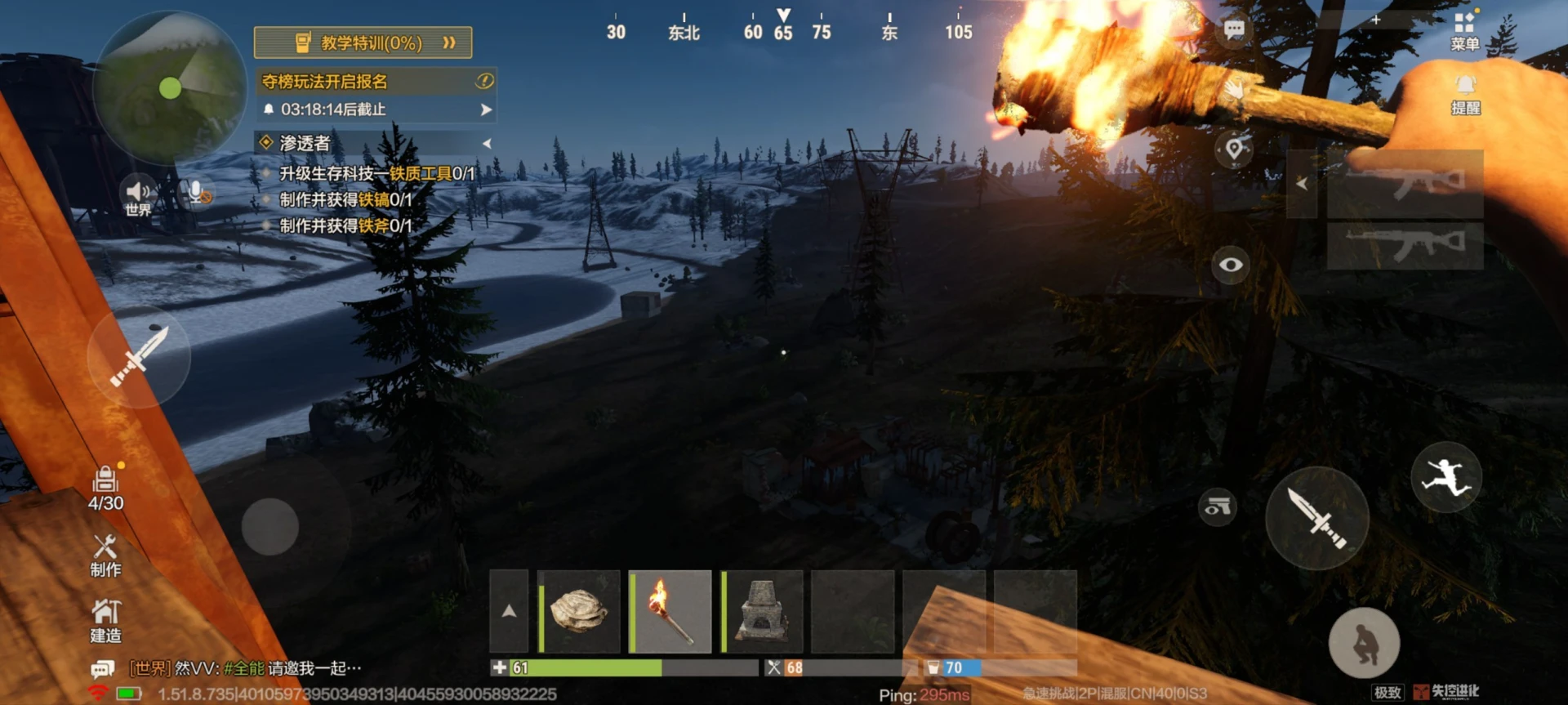Open the 夺榜玩法开启报名 event notice
1568x705 pixels.
(x=376, y=81)
